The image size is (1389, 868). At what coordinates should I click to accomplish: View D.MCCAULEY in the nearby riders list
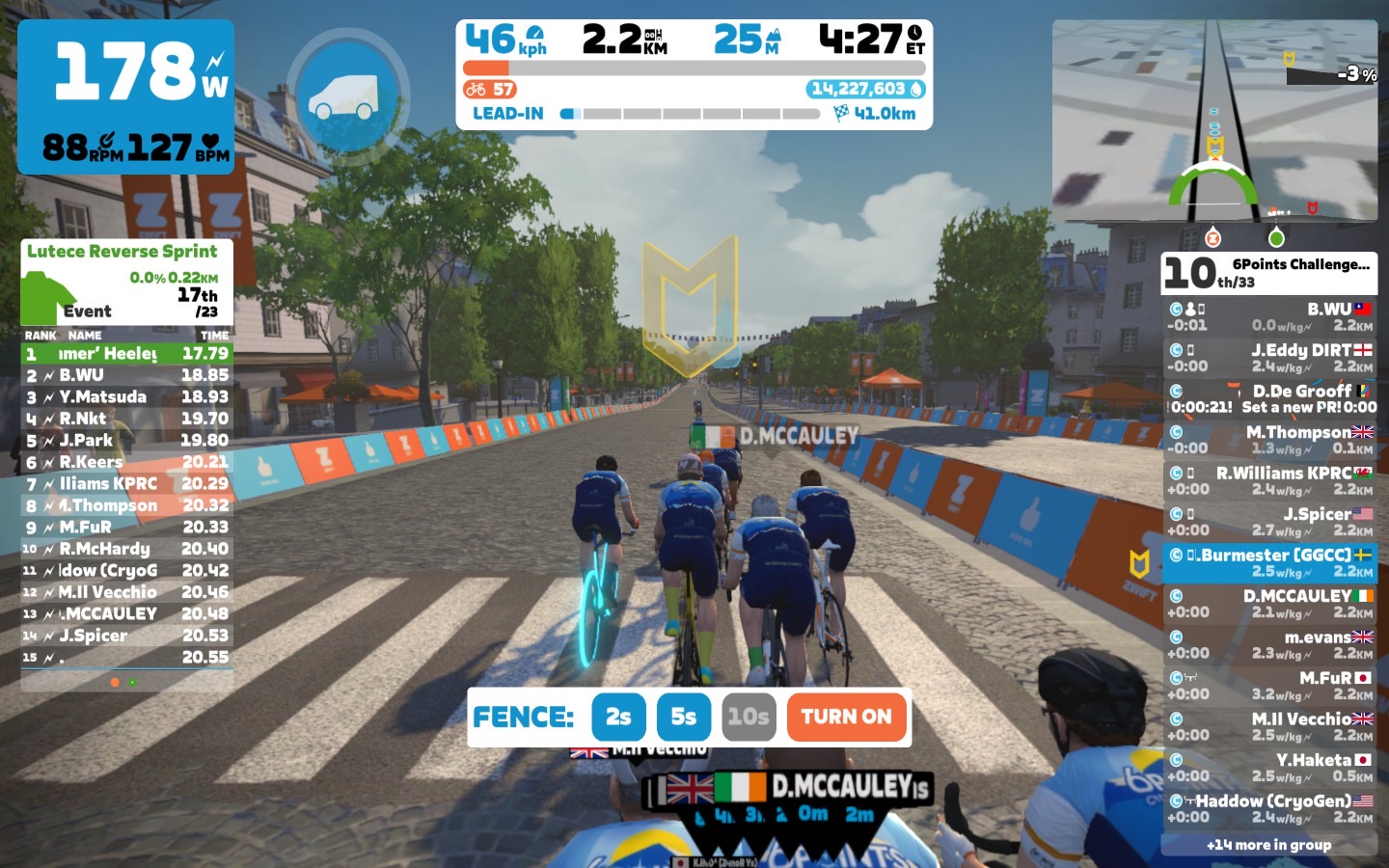pyautogui.click(x=1269, y=604)
